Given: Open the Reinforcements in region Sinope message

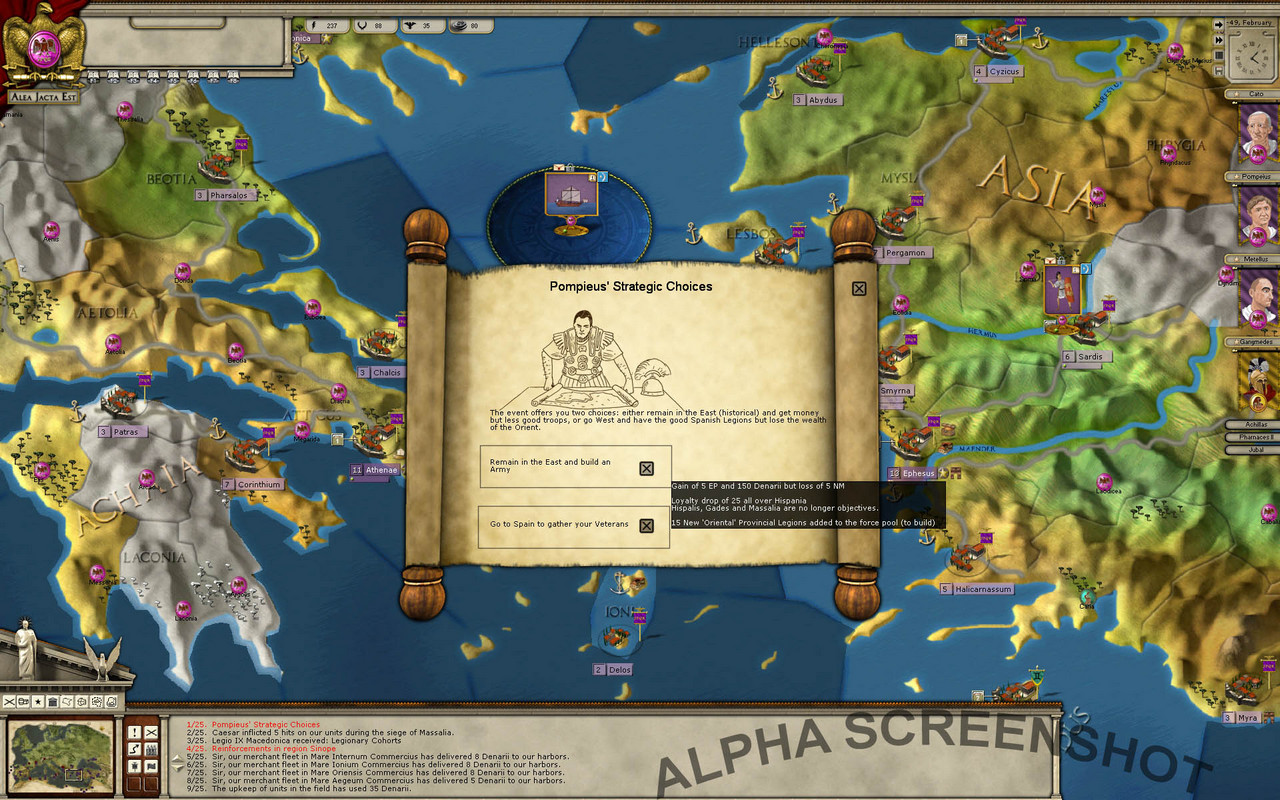Looking at the screenshot, I should click(x=277, y=749).
